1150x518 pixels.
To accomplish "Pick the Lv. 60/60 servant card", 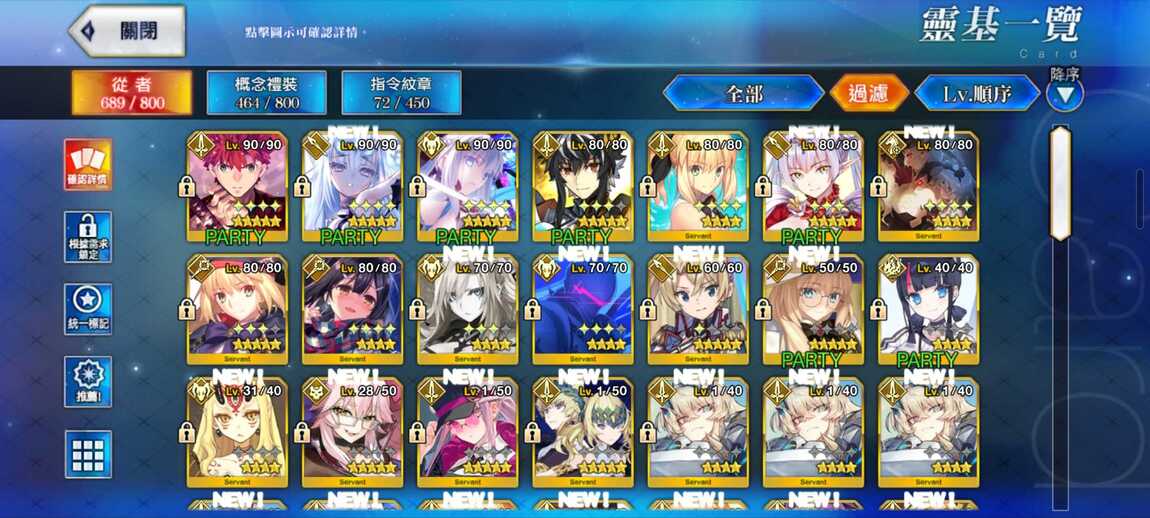I will coord(698,309).
